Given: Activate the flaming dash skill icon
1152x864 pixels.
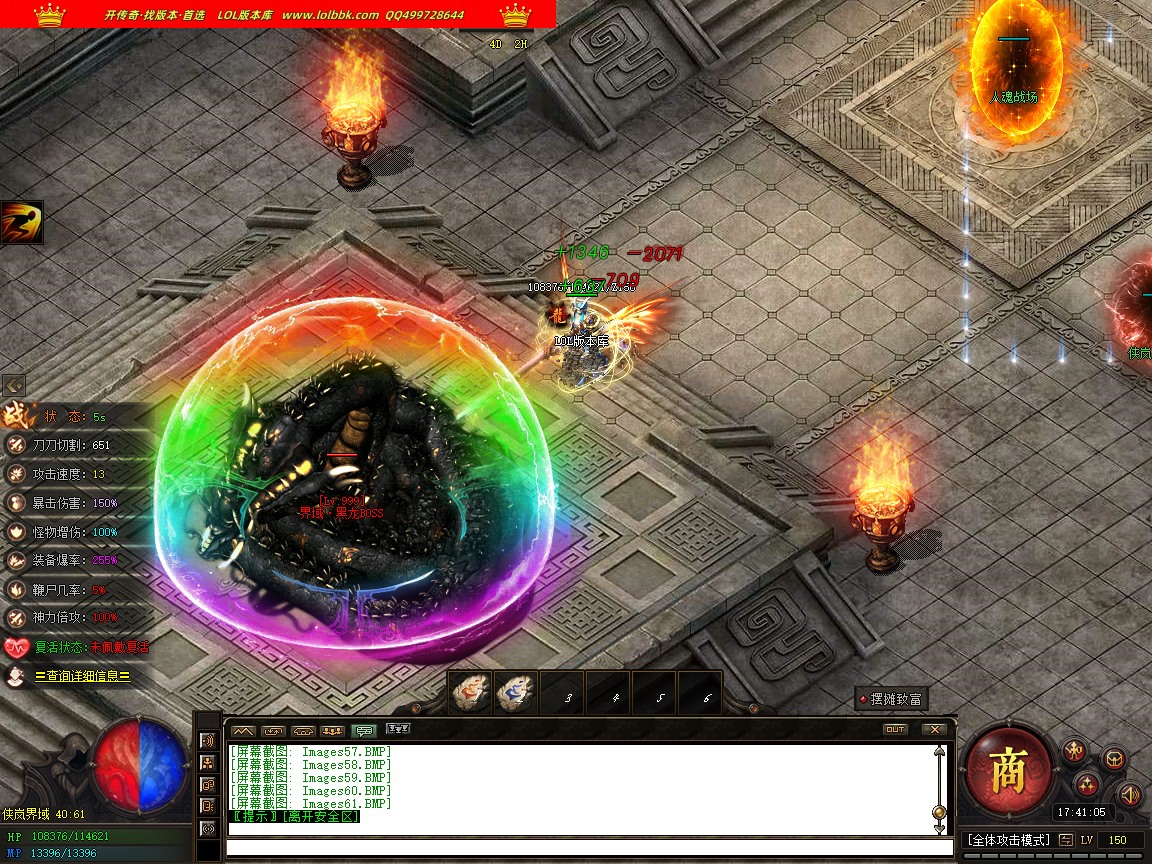Looking at the screenshot, I should 21,222.
